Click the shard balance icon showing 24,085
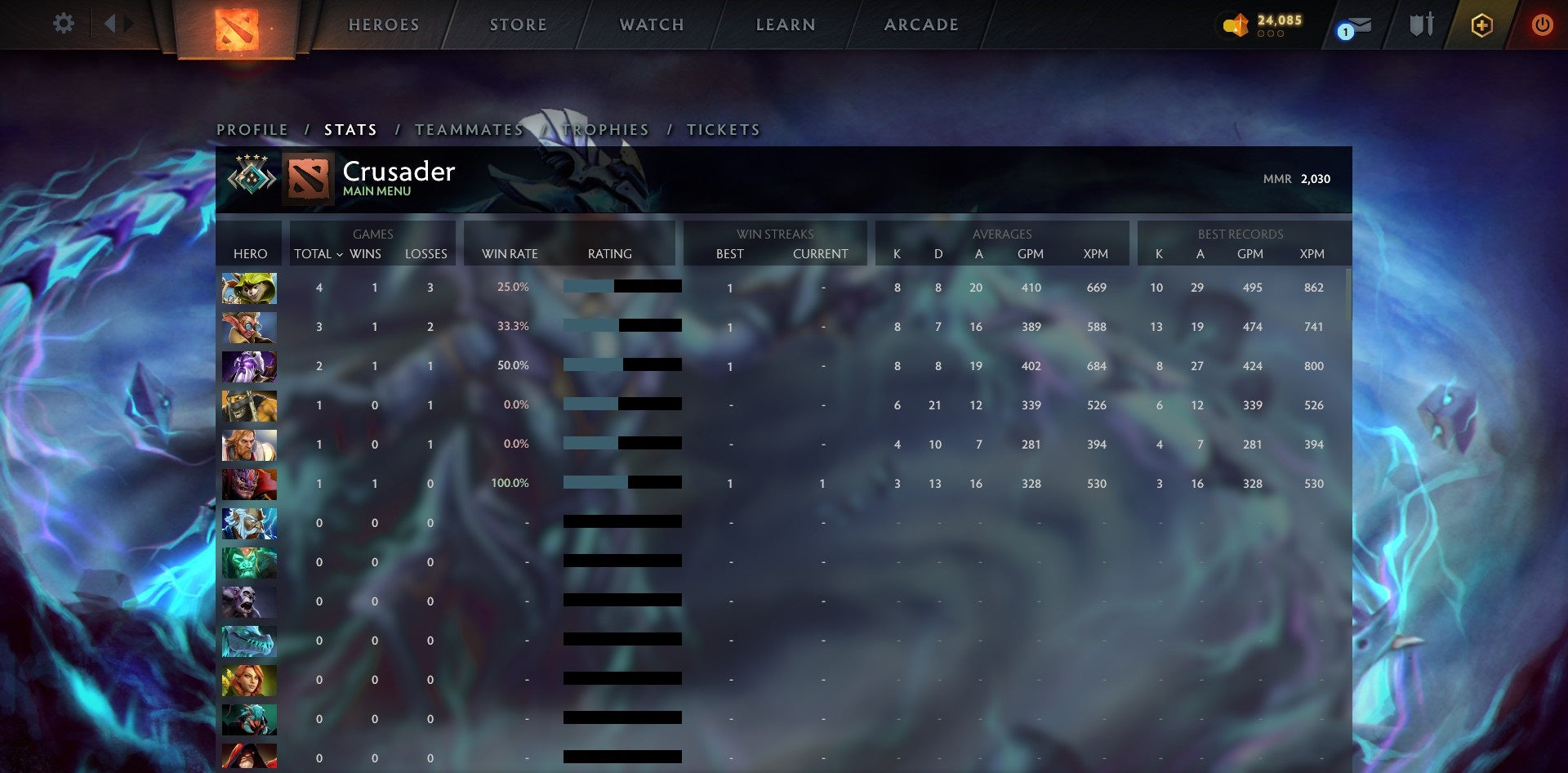1568x773 pixels. click(x=1236, y=25)
